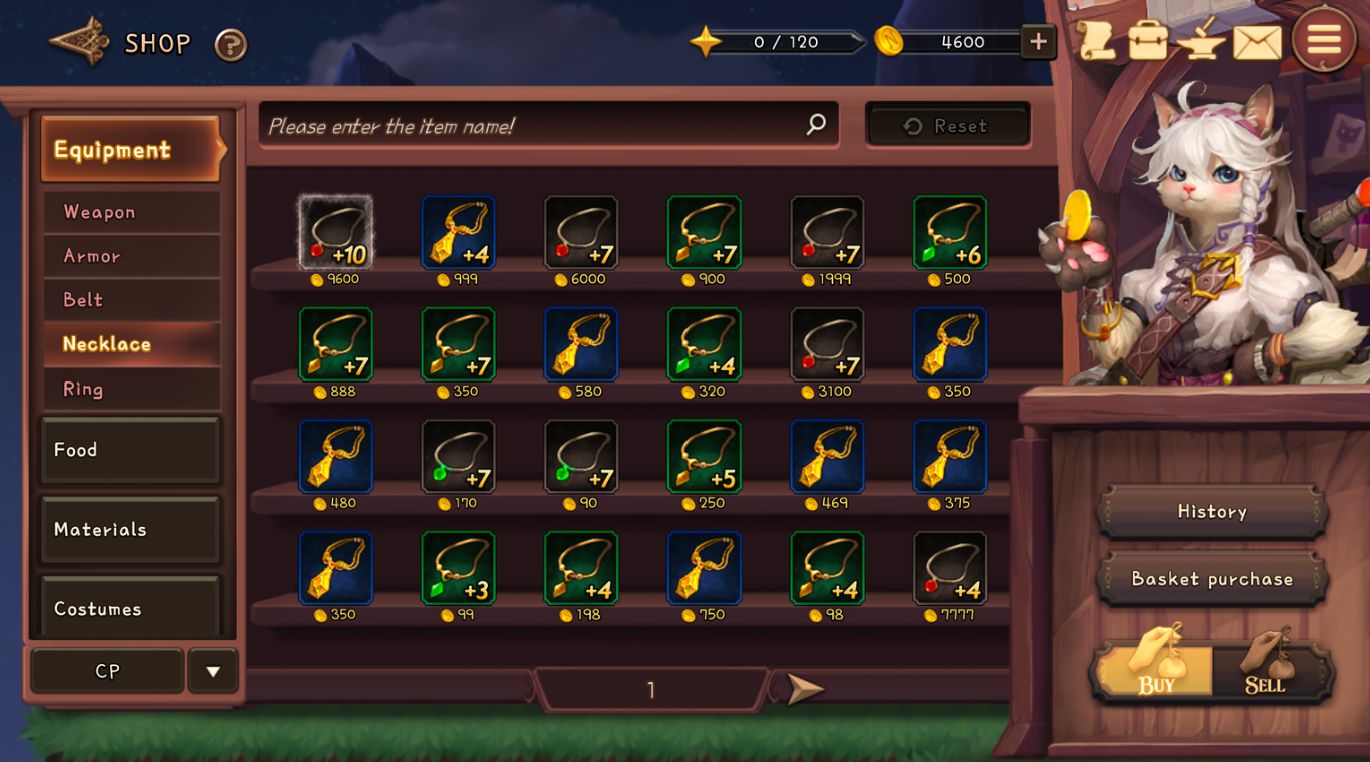Go to the next page arrow
The height and width of the screenshot is (762, 1370).
803,688
